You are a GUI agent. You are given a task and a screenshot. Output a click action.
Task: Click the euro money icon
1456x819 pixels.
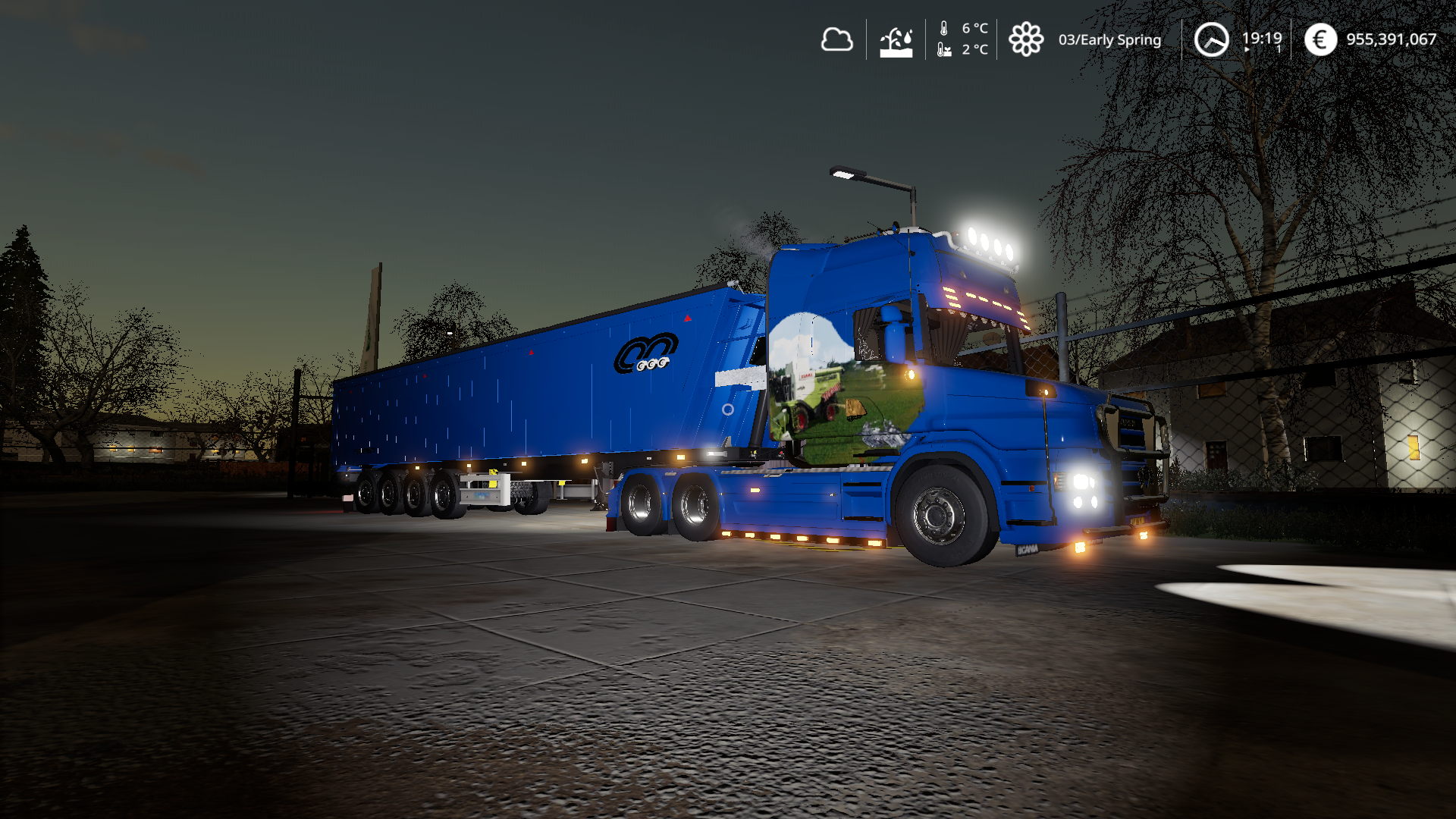pos(1320,39)
